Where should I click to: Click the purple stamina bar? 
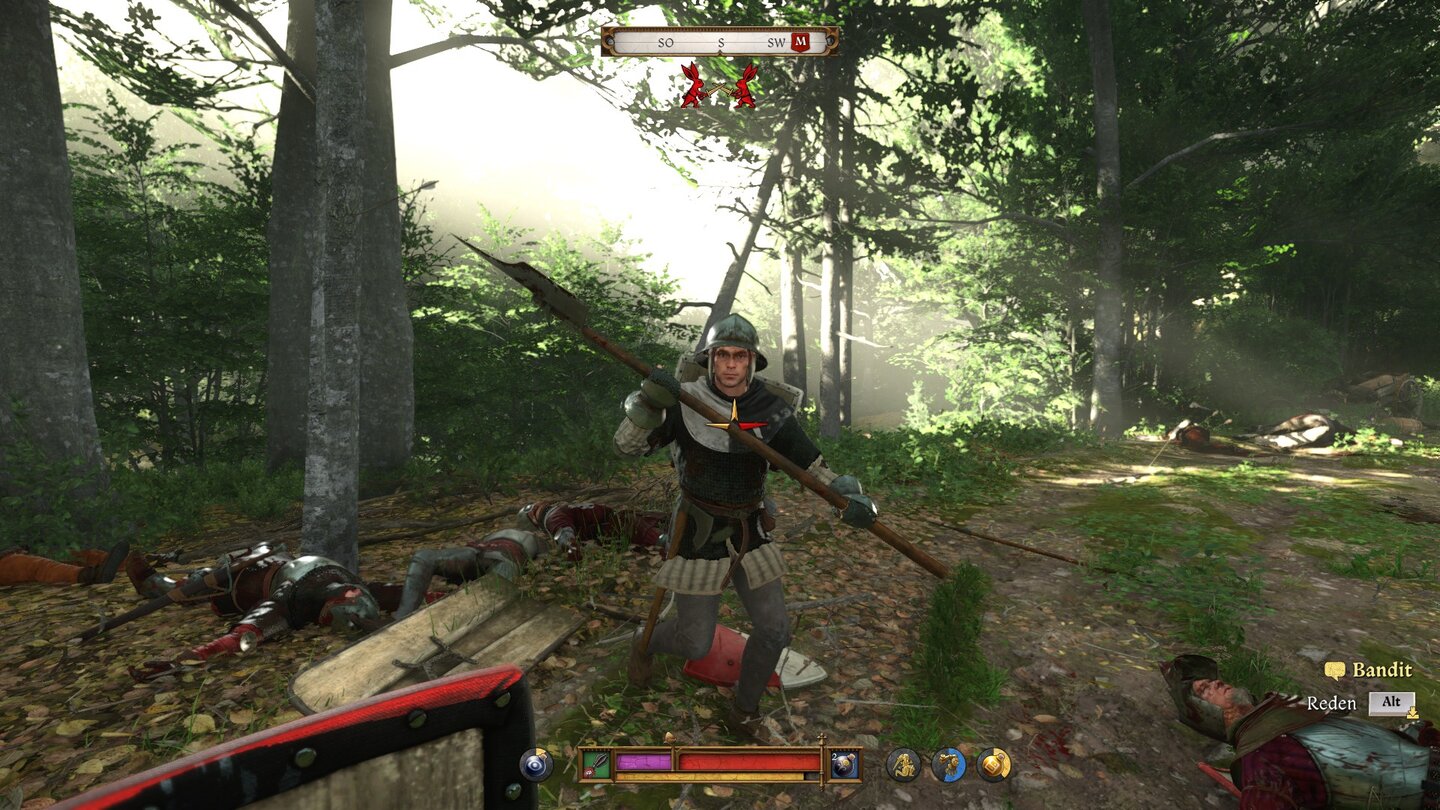click(644, 761)
